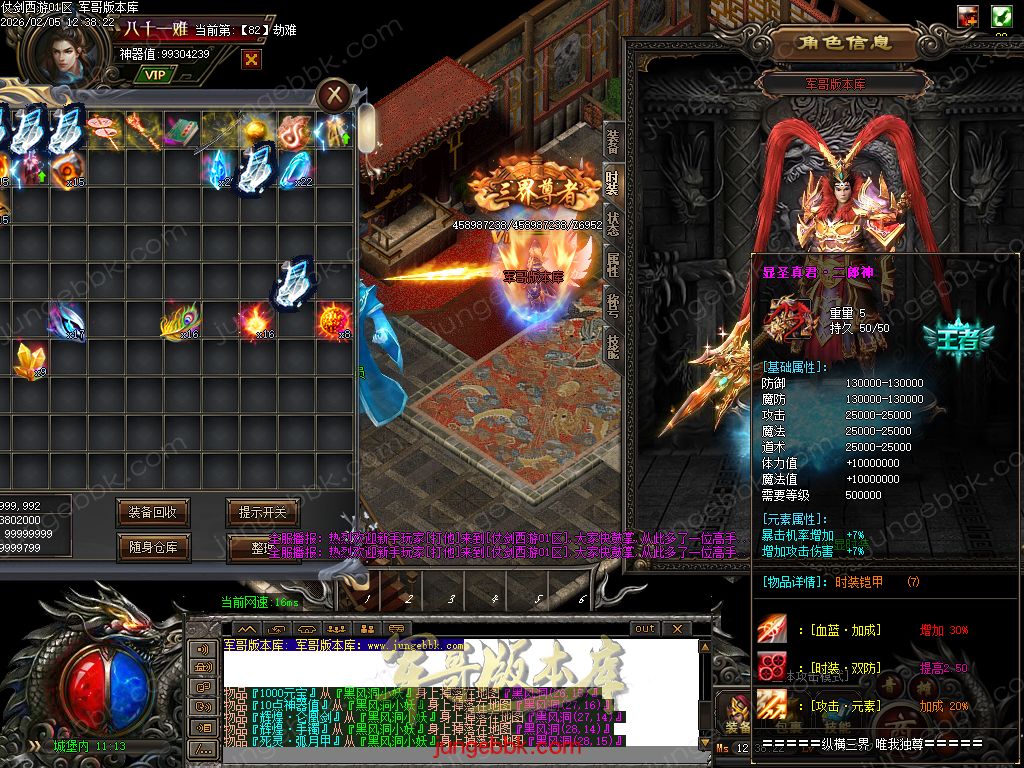Click the green arrow icon at top right
The image size is (1024, 768).
pyautogui.click(x=1001, y=16)
